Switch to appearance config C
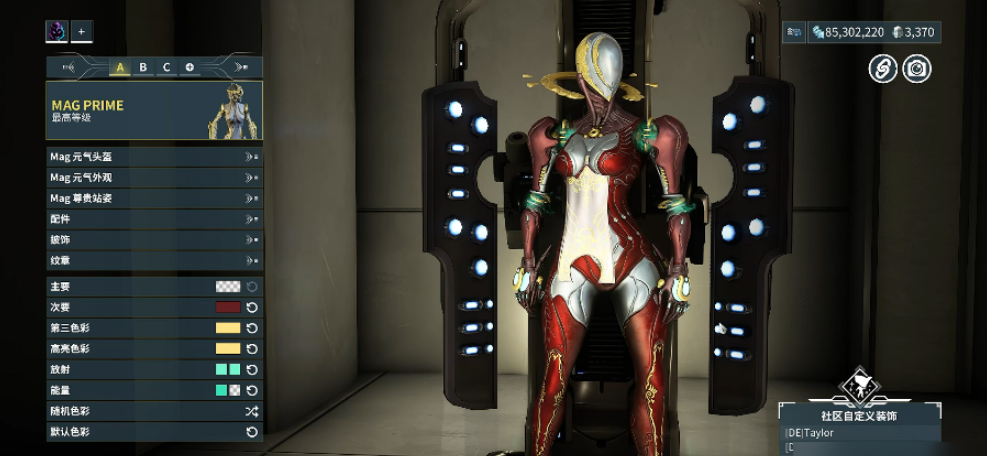 pos(166,67)
